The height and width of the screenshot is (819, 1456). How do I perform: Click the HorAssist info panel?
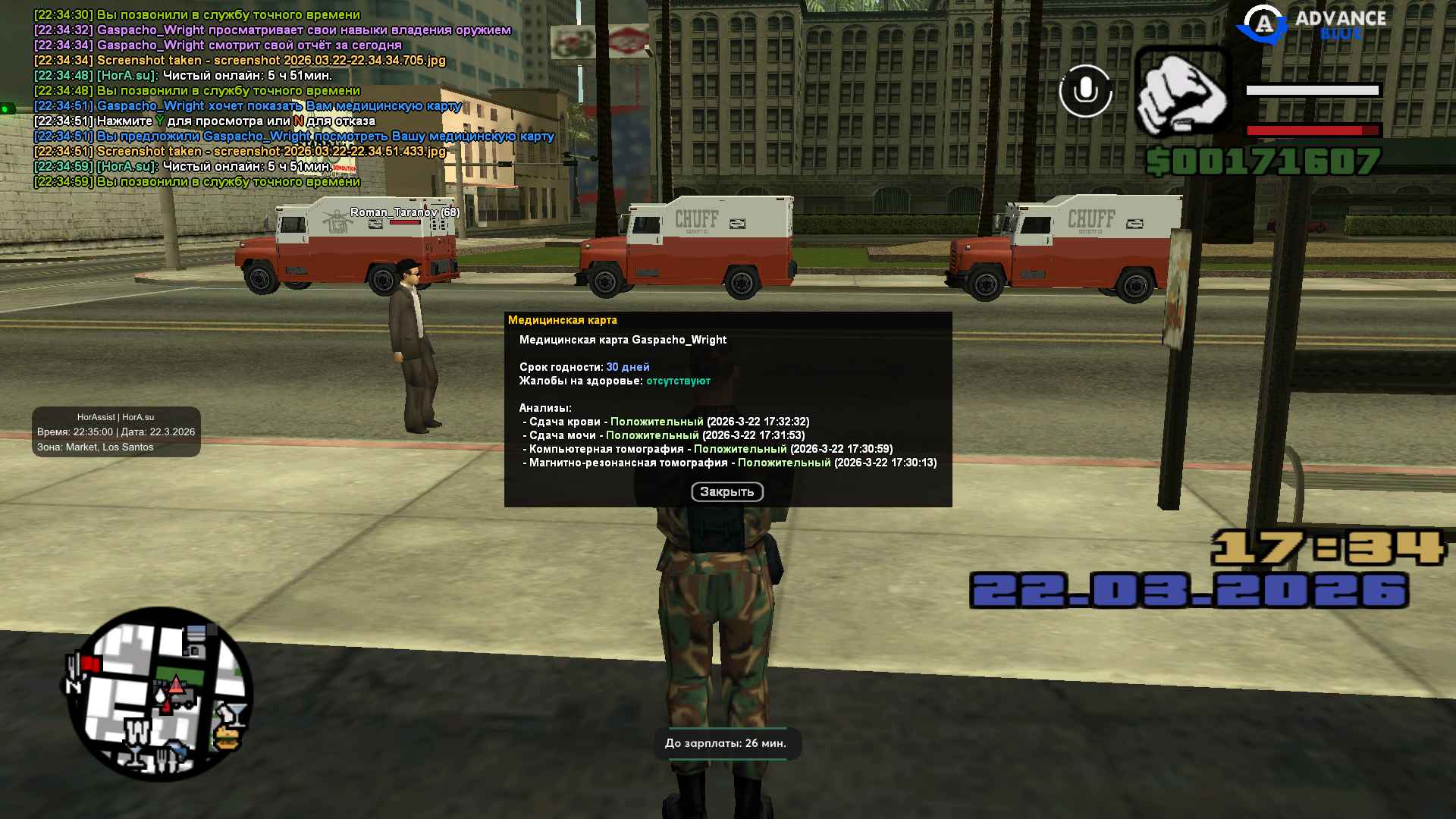pos(116,432)
